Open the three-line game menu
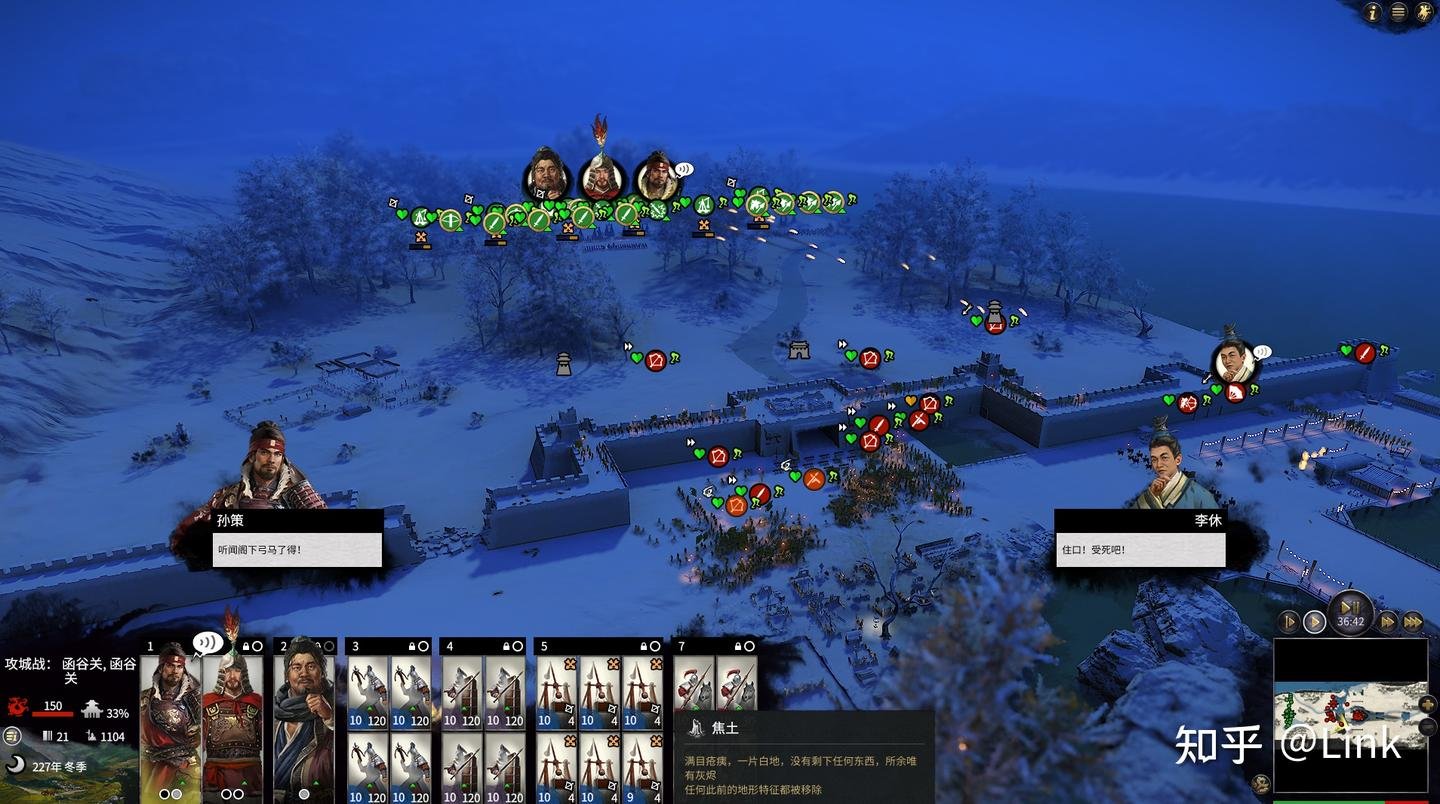 [1398, 12]
